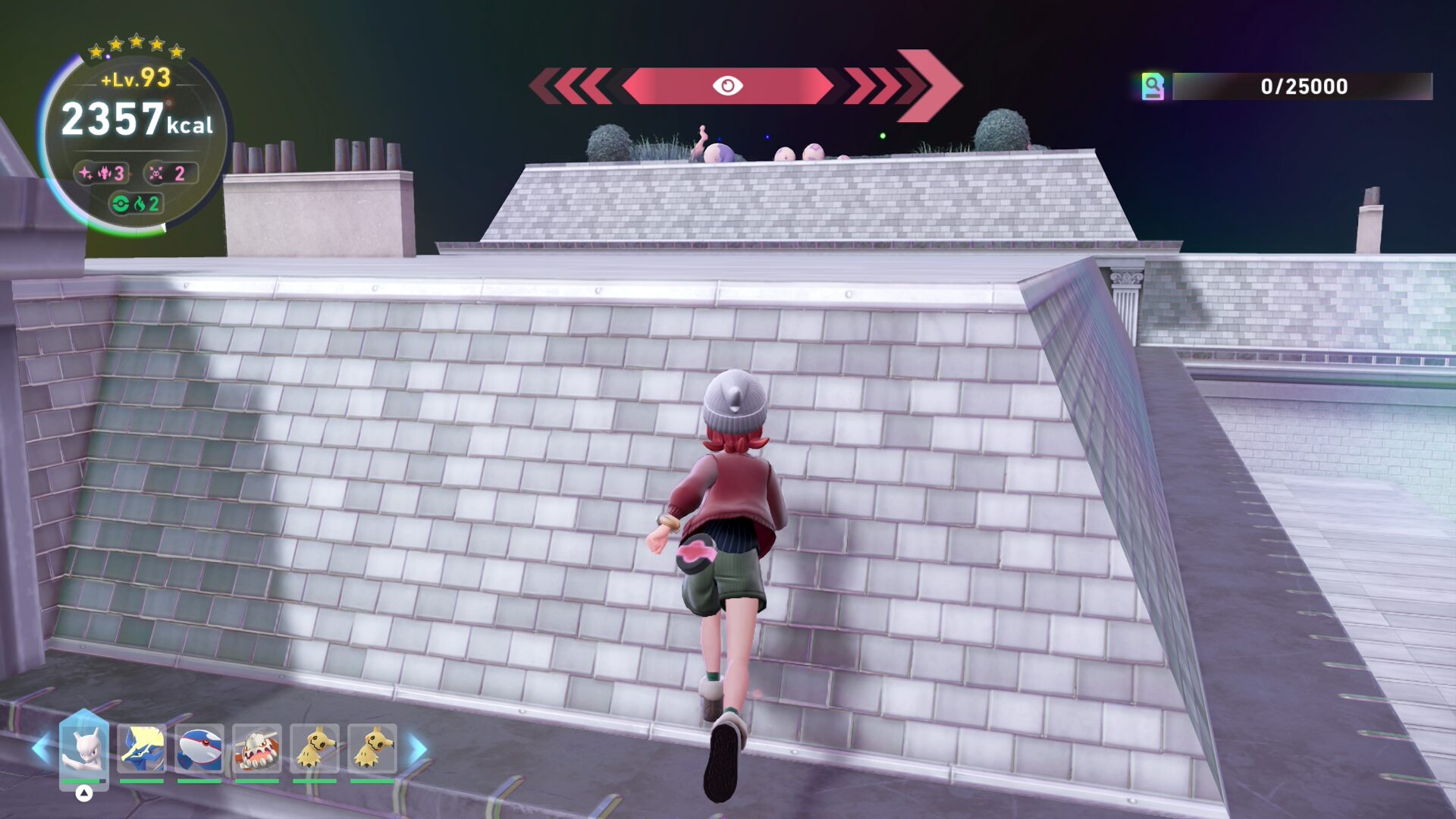Choose the blue and yellow spiky Pokémon slot

click(x=141, y=748)
